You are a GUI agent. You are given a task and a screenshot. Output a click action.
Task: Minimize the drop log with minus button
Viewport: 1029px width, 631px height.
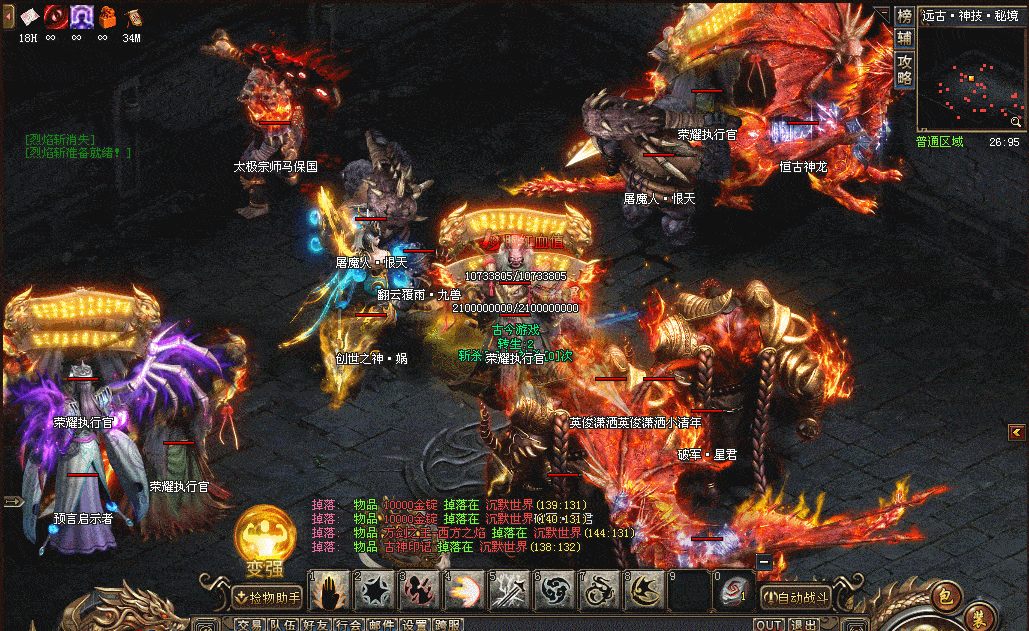point(764,562)
